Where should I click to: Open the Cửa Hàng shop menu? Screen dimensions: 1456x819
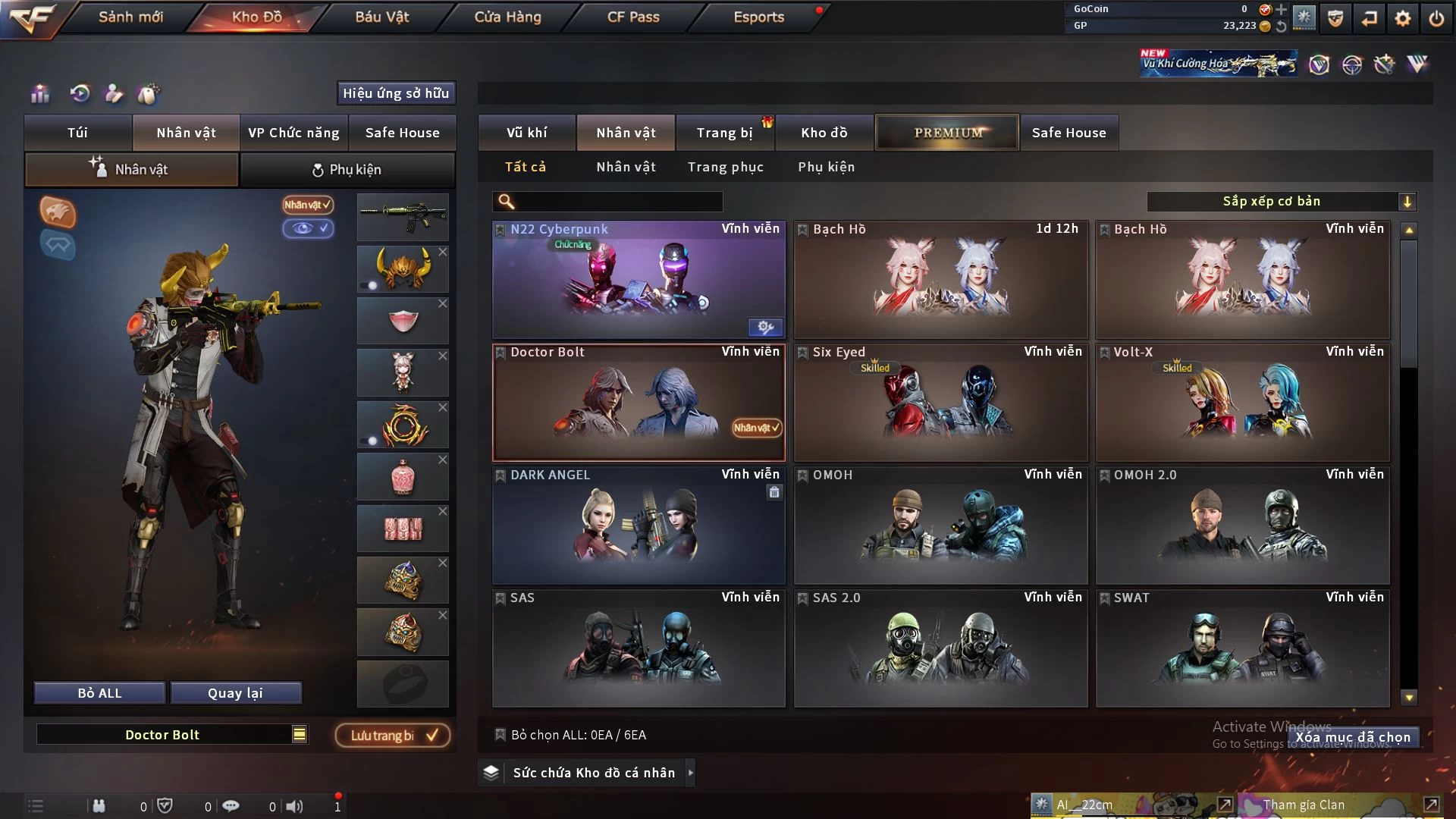tap(507, 17)
